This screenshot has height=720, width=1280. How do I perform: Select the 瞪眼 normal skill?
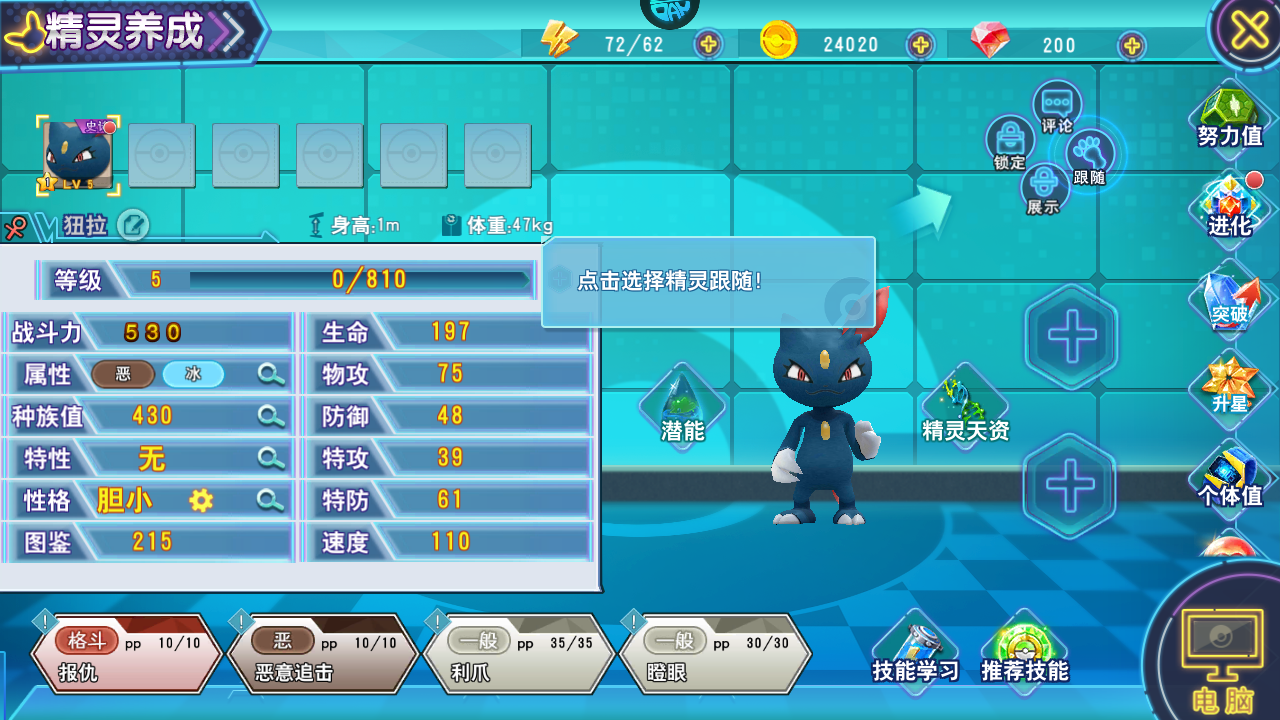714,655
